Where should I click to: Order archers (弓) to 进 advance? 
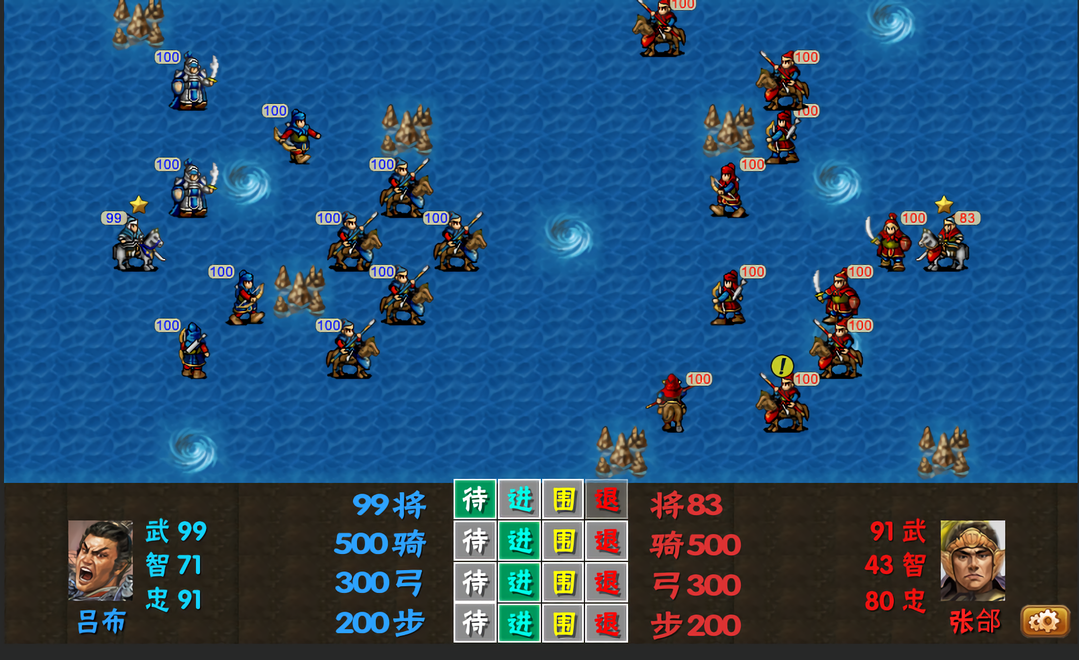[519, 582]
